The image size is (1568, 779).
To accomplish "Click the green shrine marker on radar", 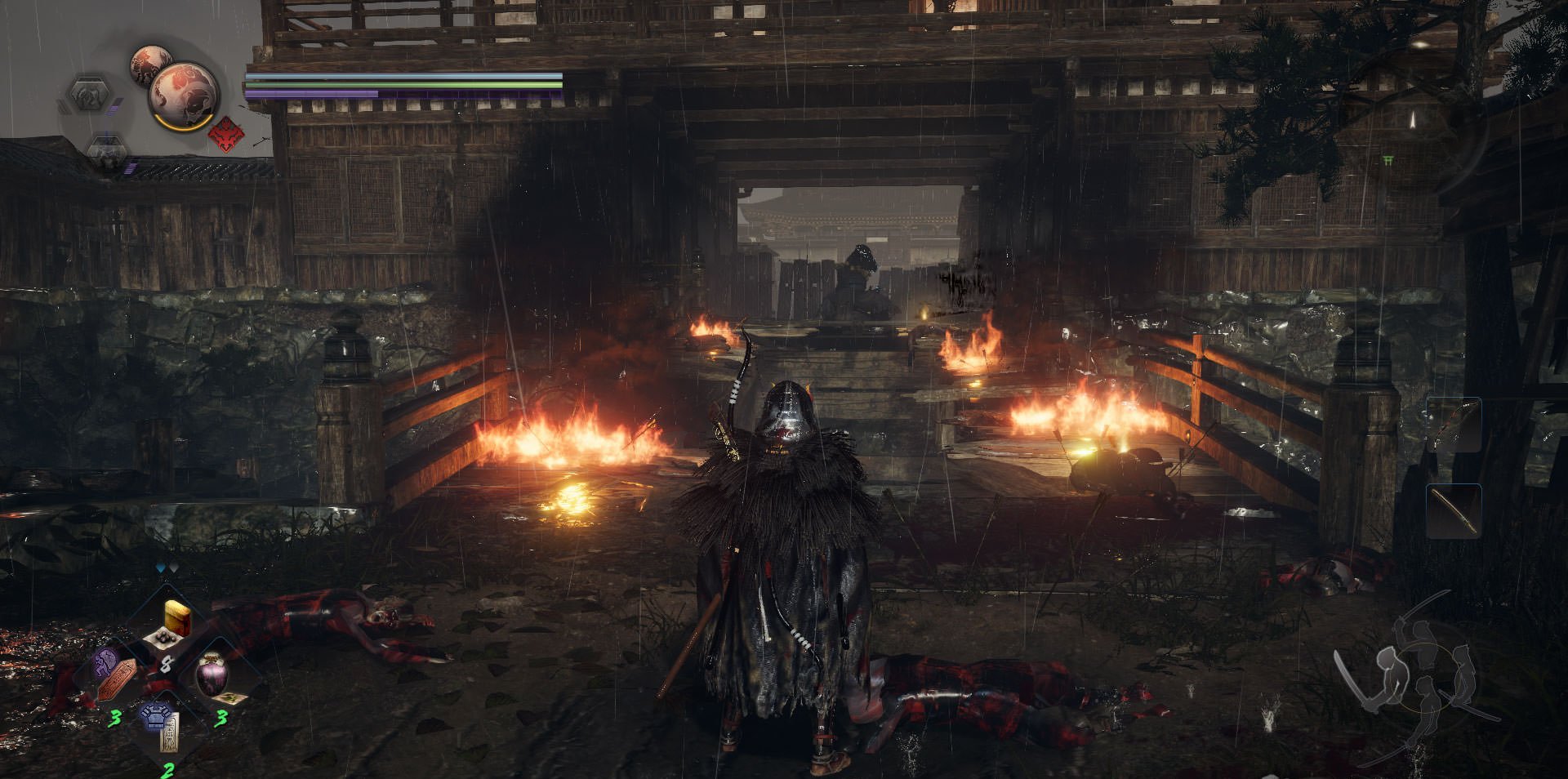I will (1388, 161).
